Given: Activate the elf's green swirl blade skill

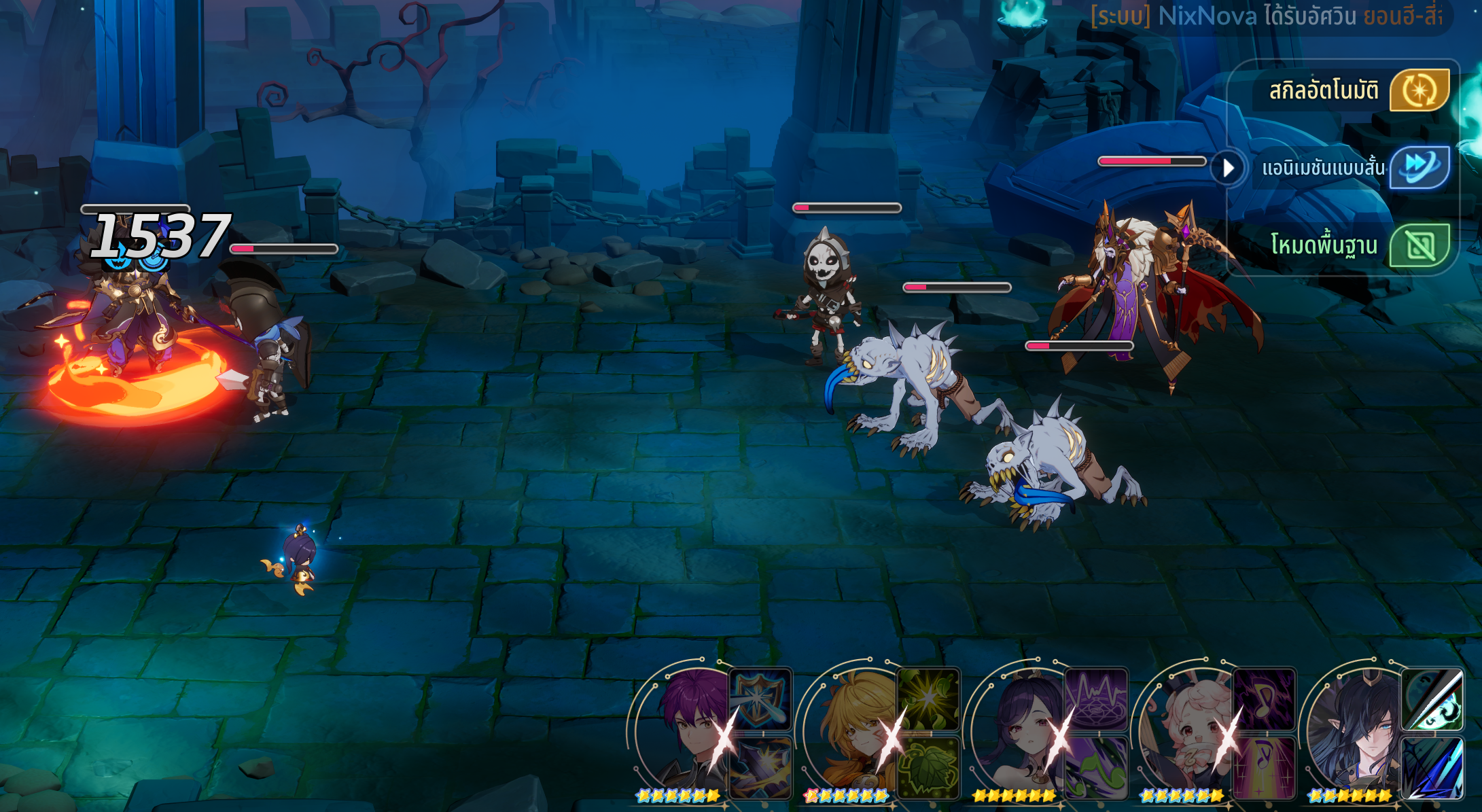Looking at the screenshot, I should 1432,699.
